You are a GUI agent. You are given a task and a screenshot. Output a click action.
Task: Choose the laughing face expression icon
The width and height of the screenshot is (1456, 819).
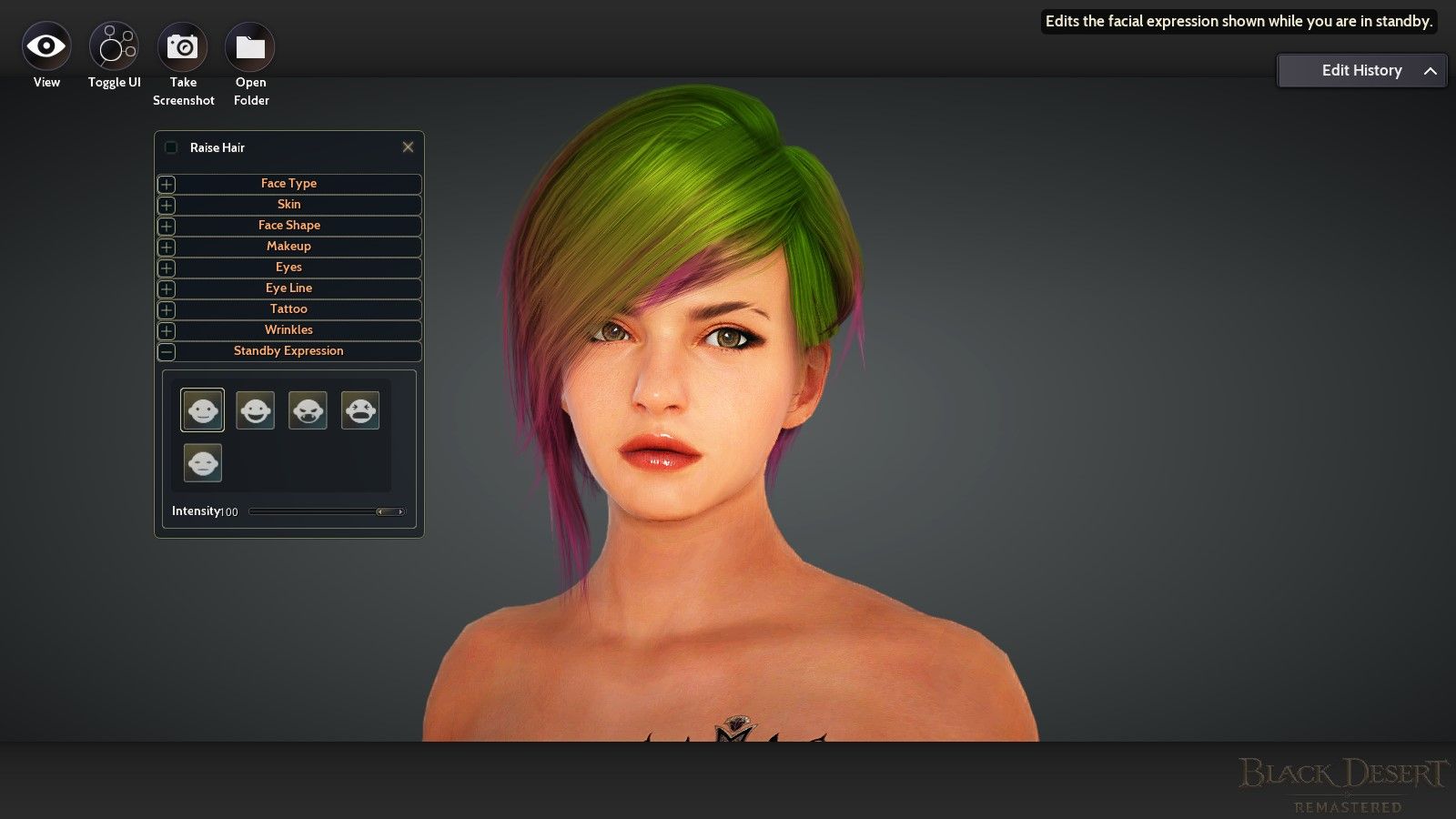pos(255,409)
